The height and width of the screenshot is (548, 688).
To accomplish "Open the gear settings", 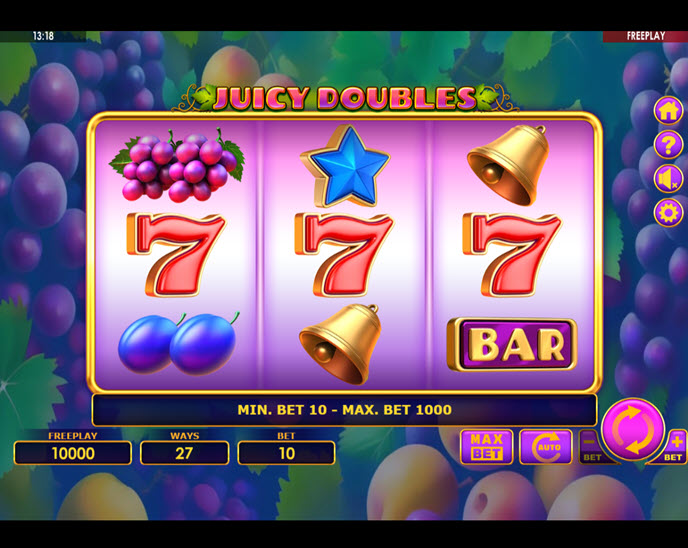I will pyautogui.click(x=668, y=212).
